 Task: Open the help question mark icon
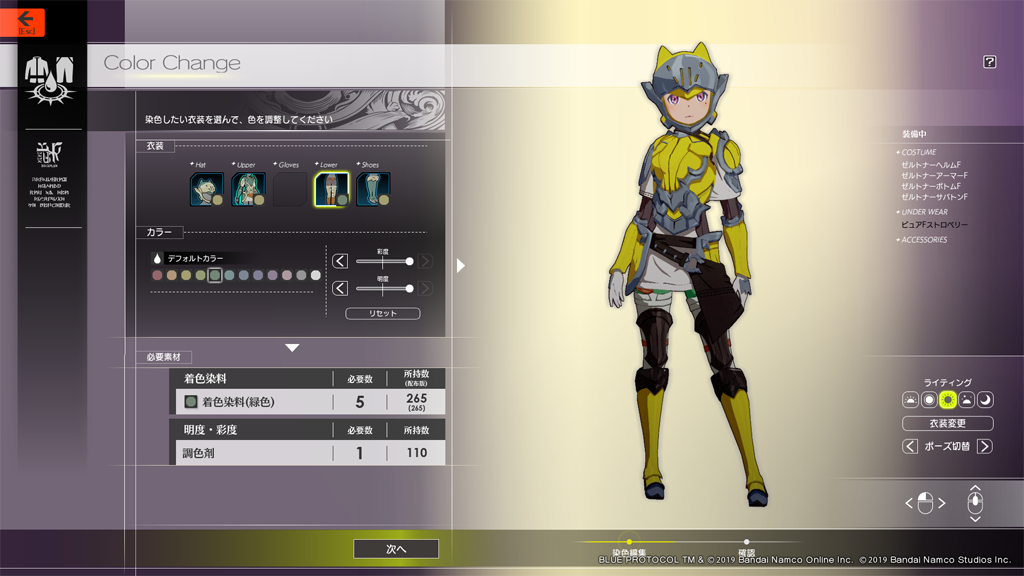[x=989, y=62]
